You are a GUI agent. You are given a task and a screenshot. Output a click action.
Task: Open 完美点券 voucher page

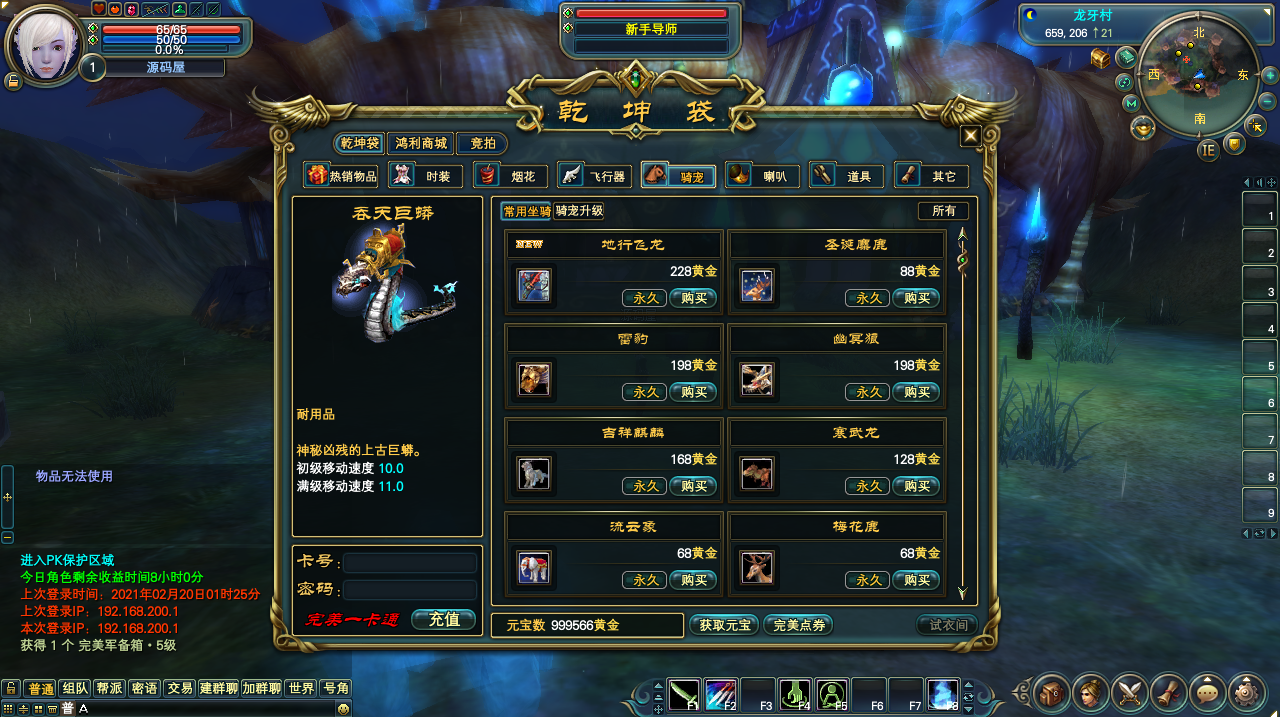click(x=798, y=625)
